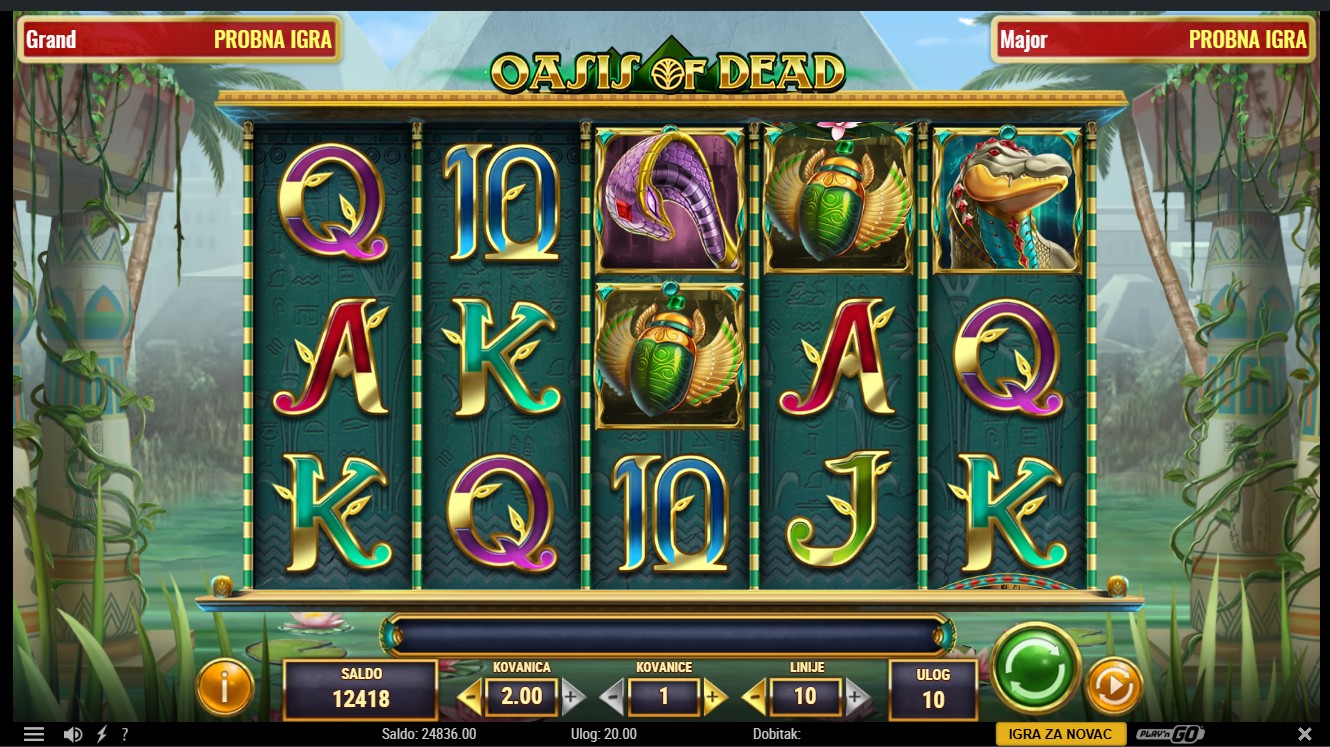The image size is (1330, 747).
Task: Open the paytable info button
Action: point(224,686)
